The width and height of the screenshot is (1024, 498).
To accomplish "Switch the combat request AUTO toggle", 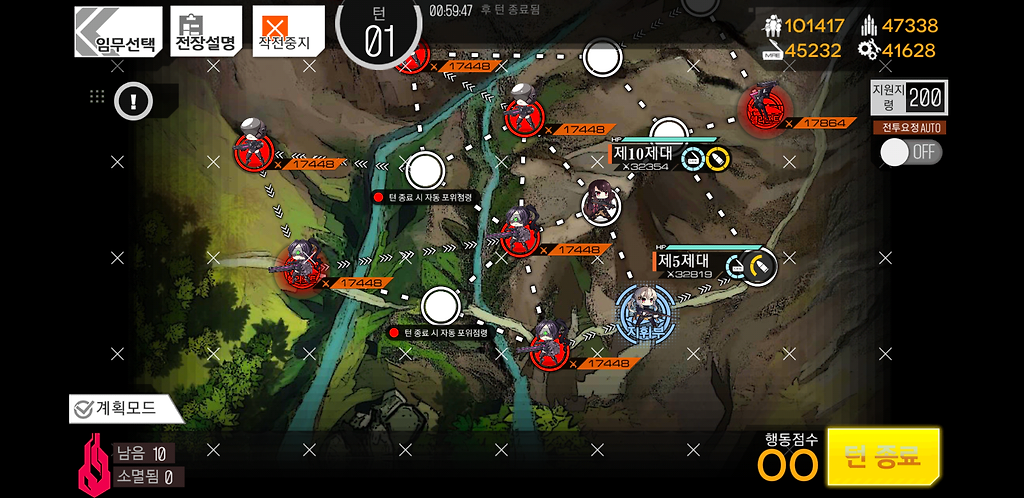I will [x=911, y=152].
